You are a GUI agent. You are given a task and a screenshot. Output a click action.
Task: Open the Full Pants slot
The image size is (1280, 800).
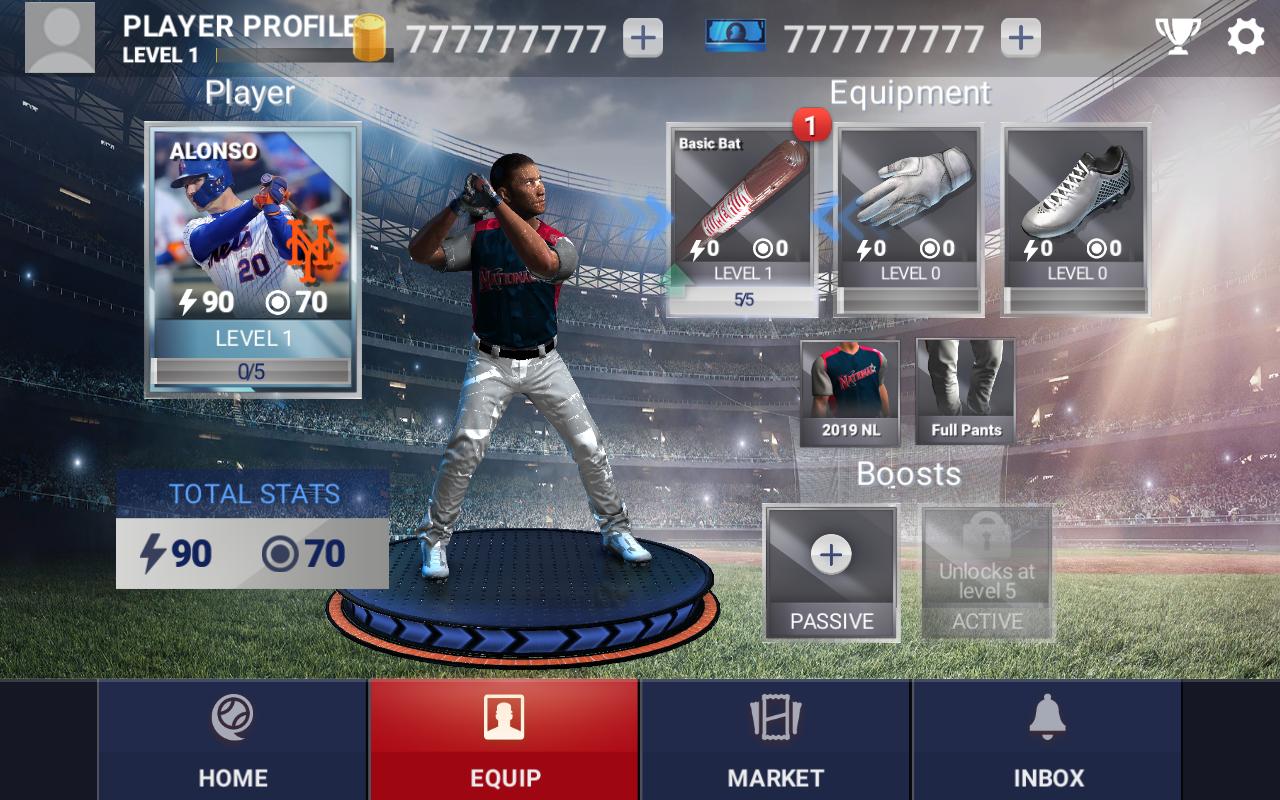(x=965, y=392)
